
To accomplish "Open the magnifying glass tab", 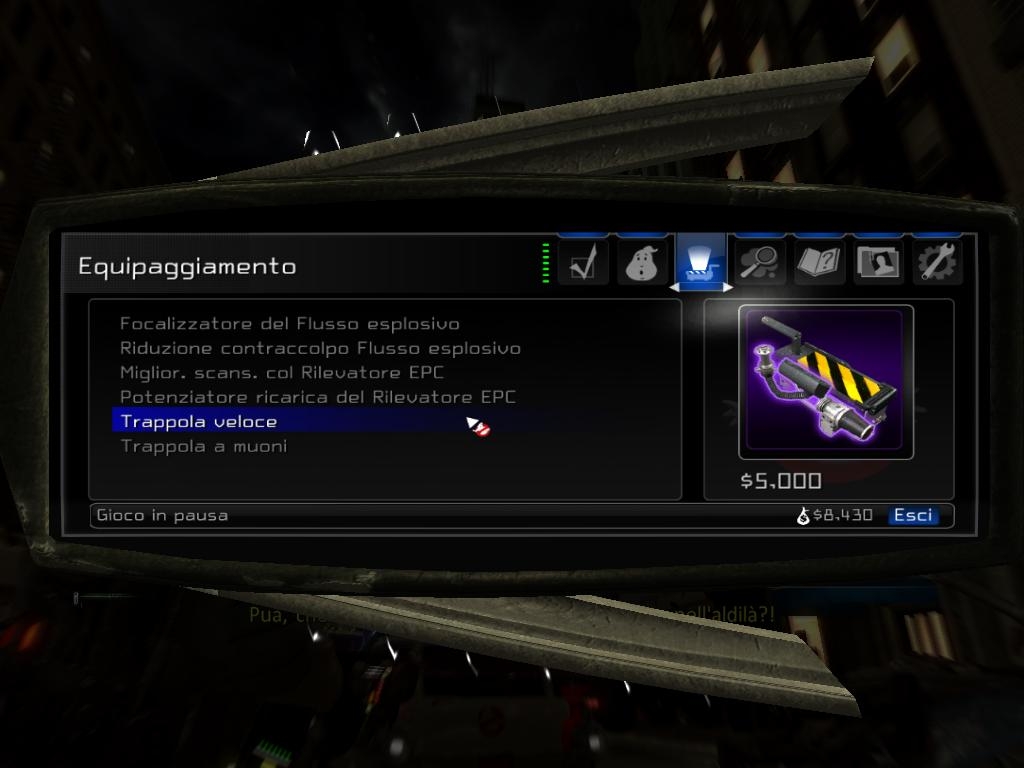I will point(760,264).
